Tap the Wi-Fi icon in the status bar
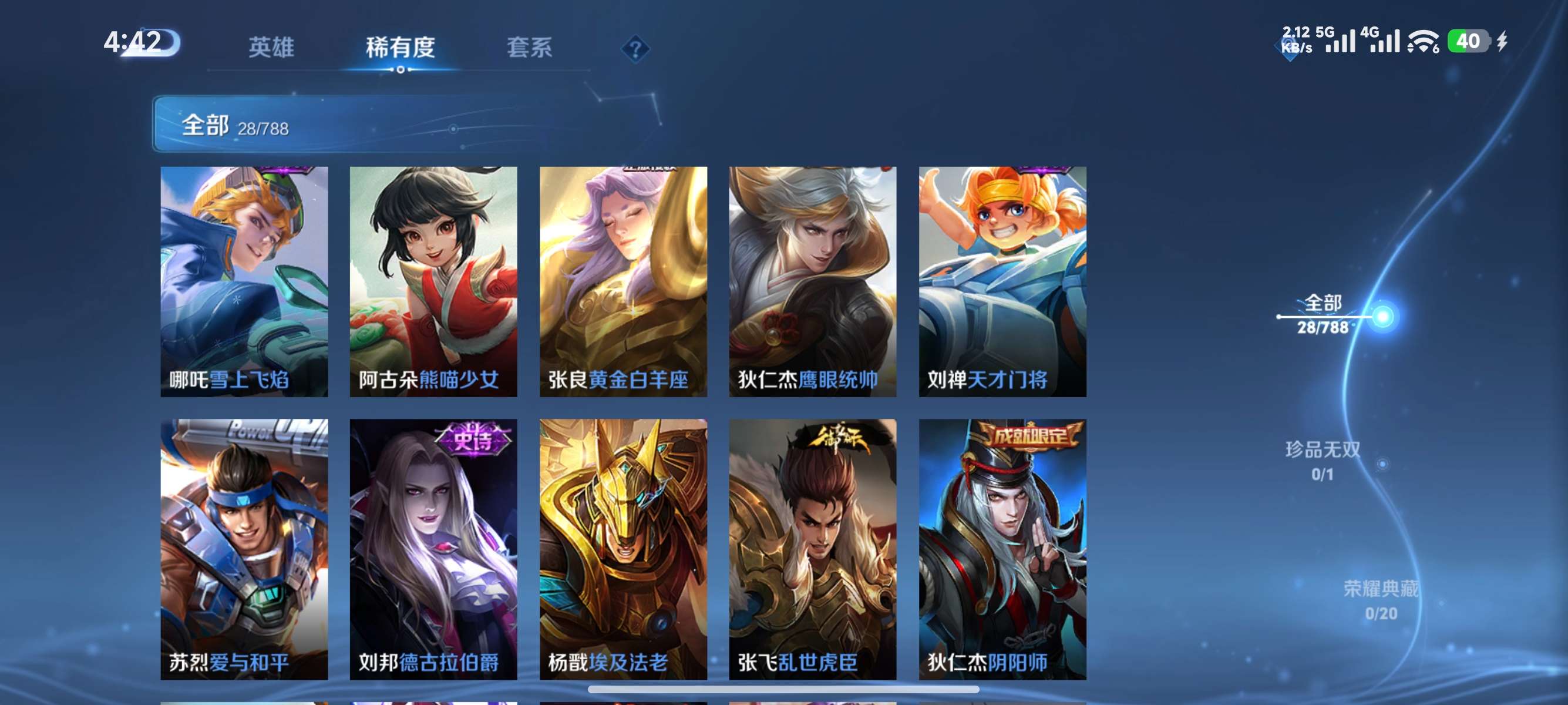The height and width of the screenshot is (705, 1568). (x=1424, y=44)
